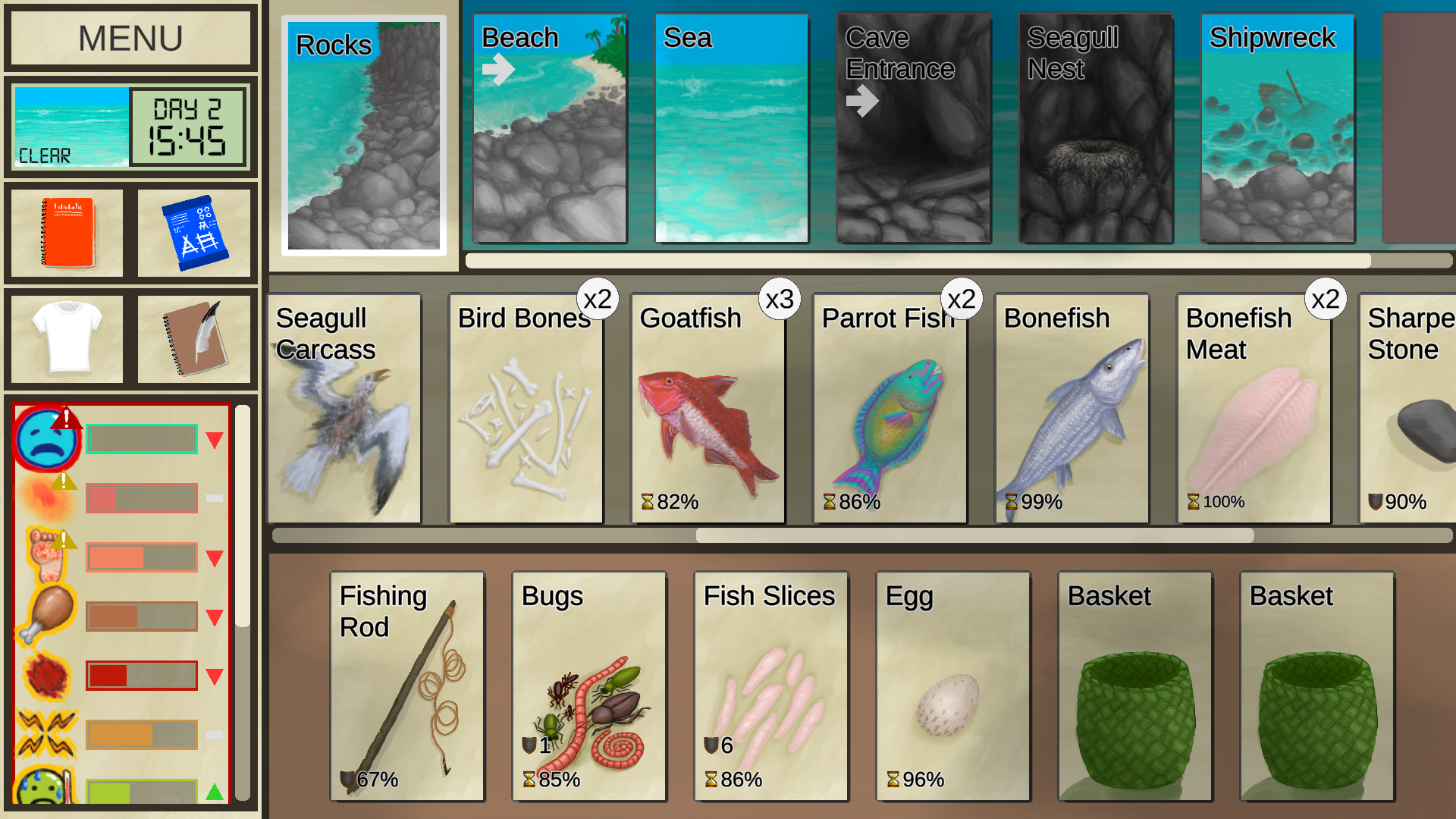
Task: Click the lightning energy status icon
Action: point(47,732)
